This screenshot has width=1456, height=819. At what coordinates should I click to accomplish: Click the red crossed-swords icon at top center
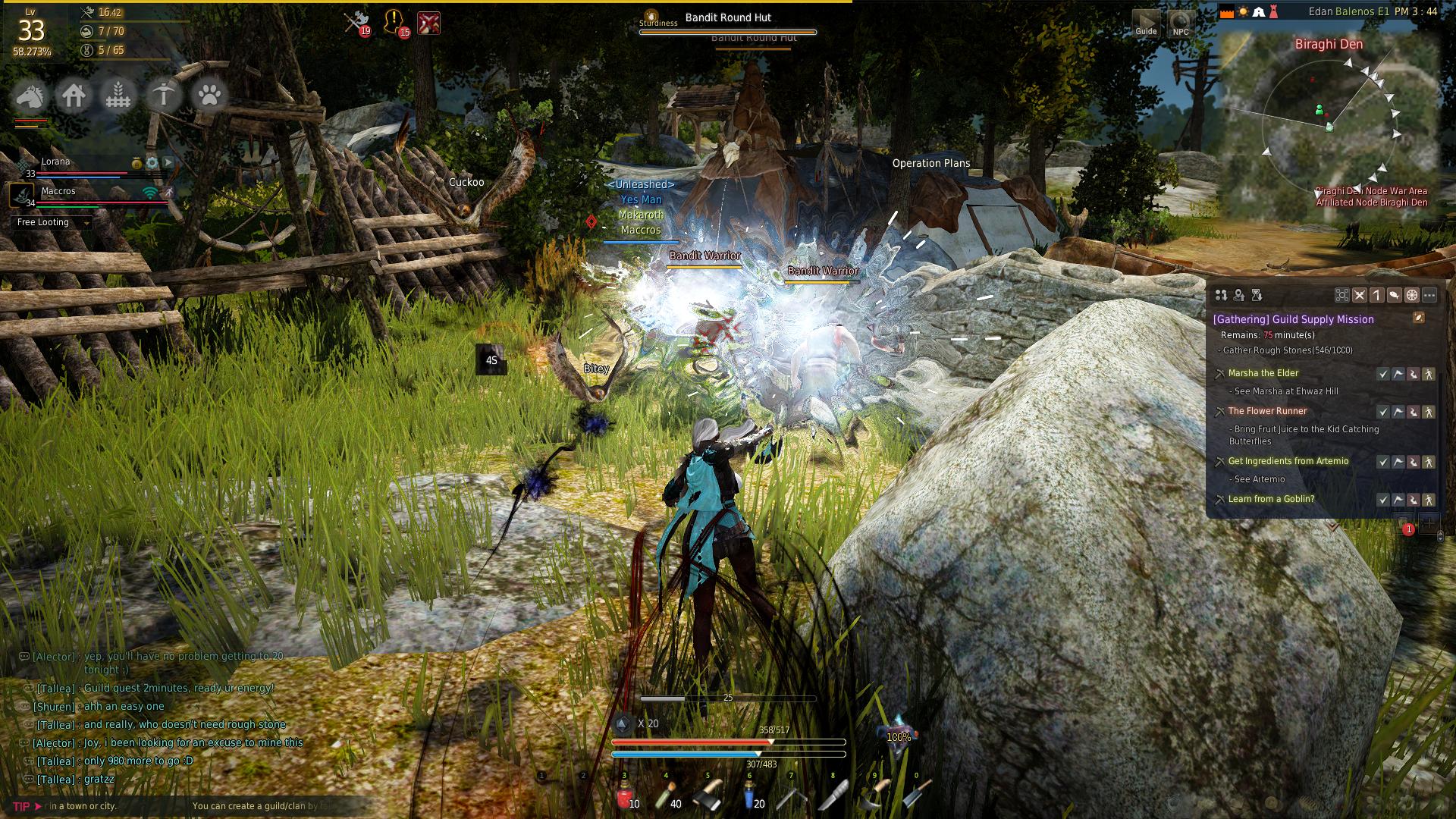pos(429,23)
